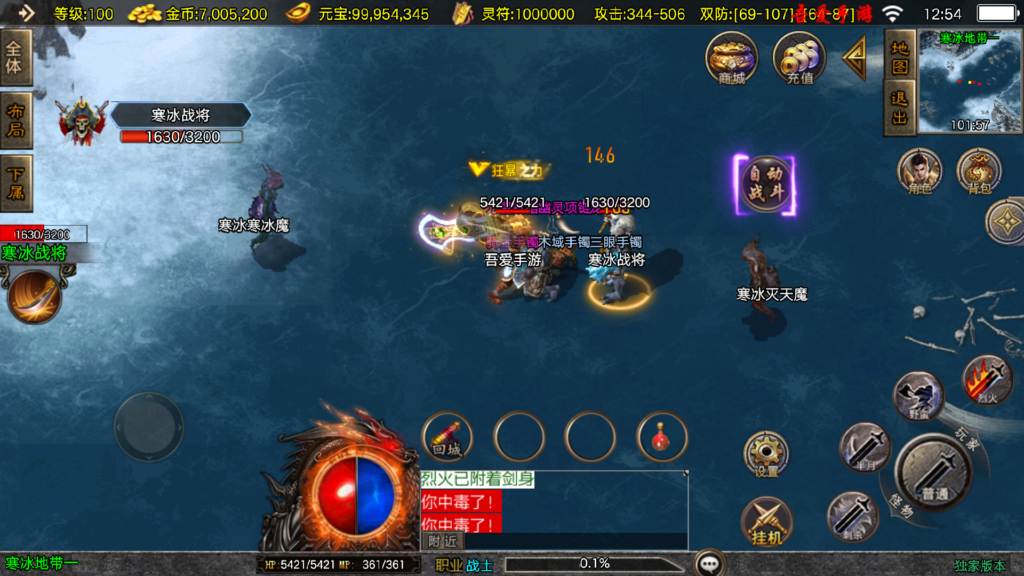Open 设置 settings gear
This screenshot has width=1024, height=576.
766,455
